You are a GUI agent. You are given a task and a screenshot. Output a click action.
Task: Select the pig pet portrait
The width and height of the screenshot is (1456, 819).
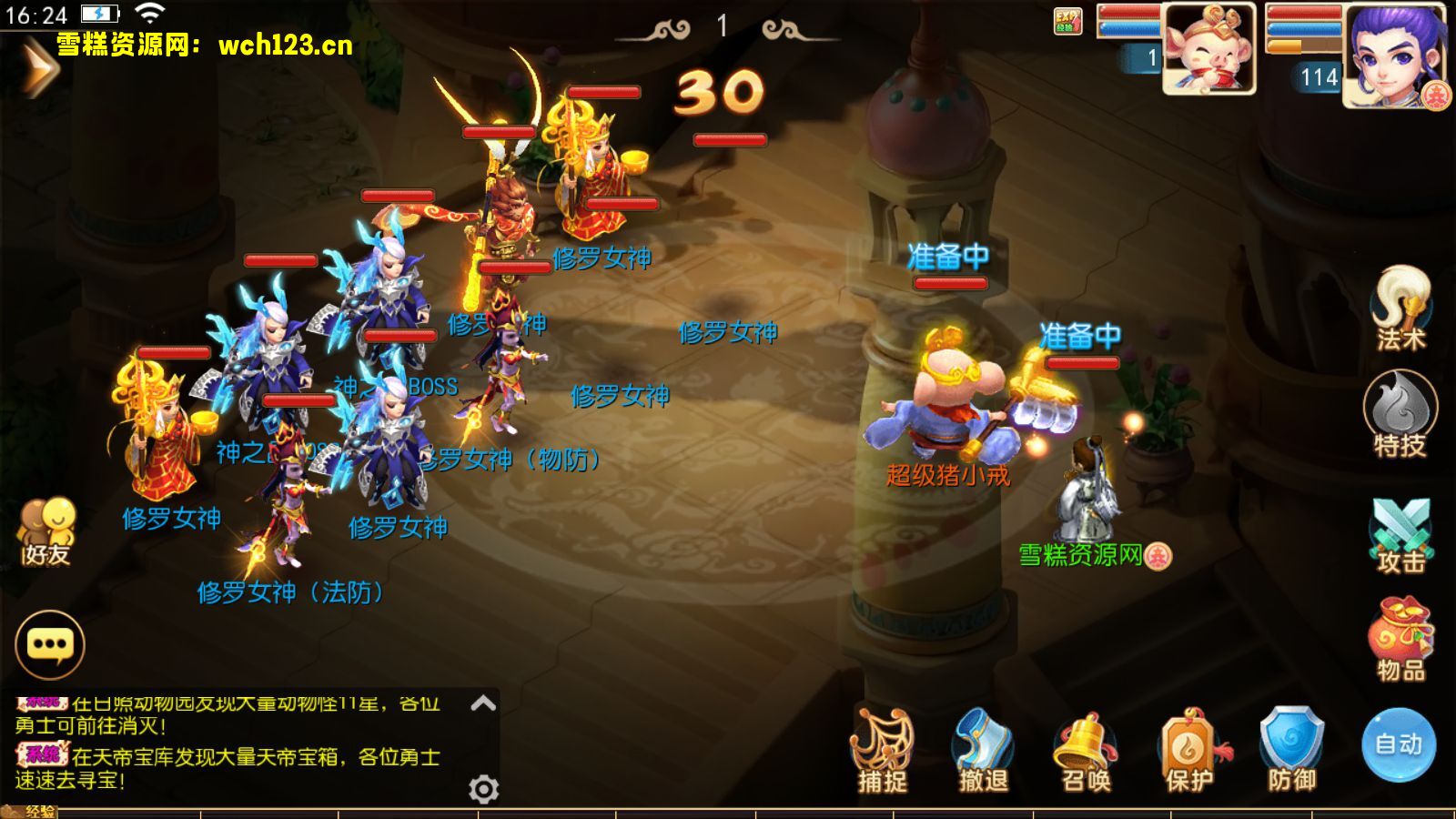1208,49
